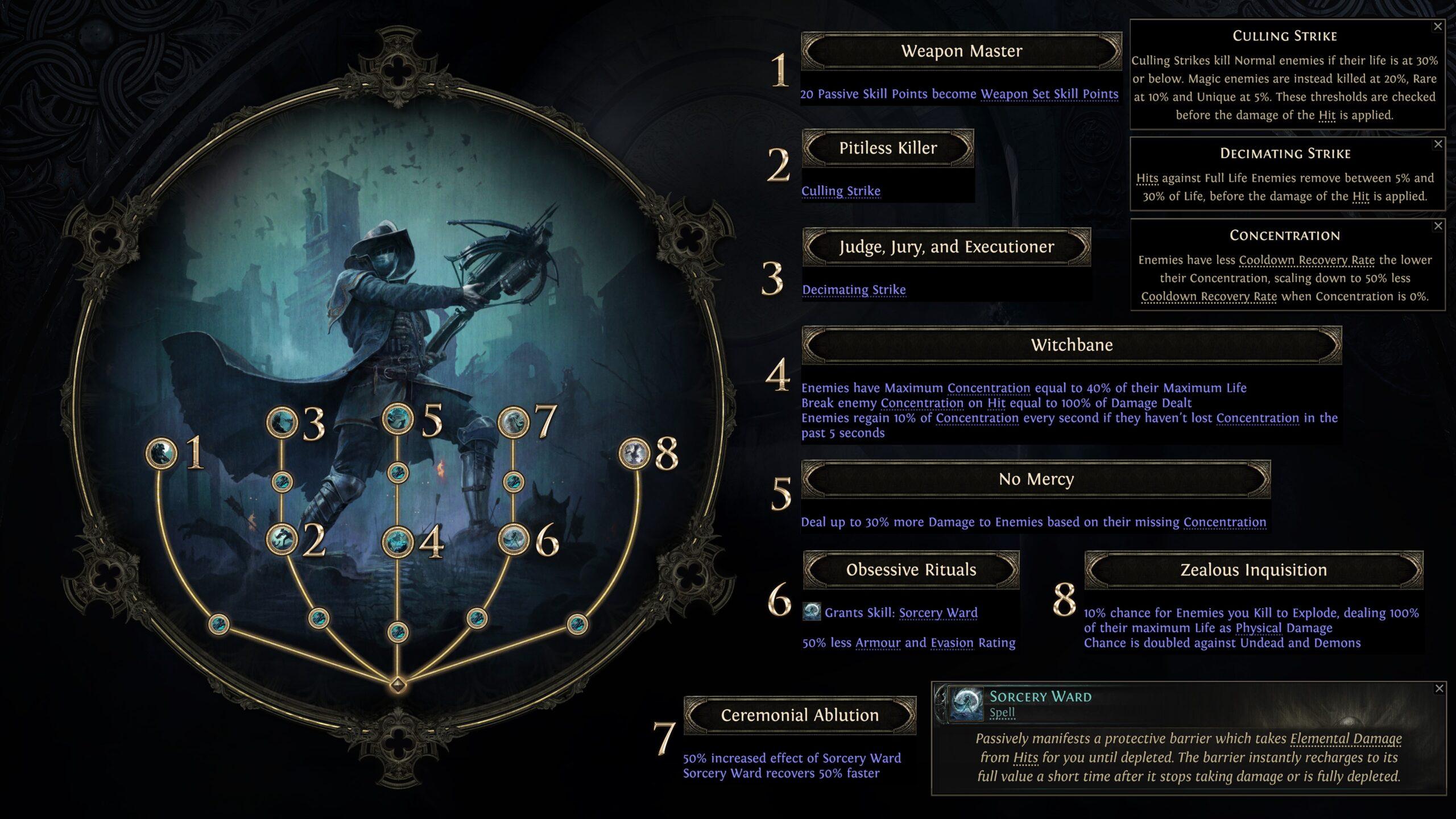The width and height of the screenshot is (1456, 819).
Task: Select ascendancy node 3 icon
Action: (x=283, y=423)
